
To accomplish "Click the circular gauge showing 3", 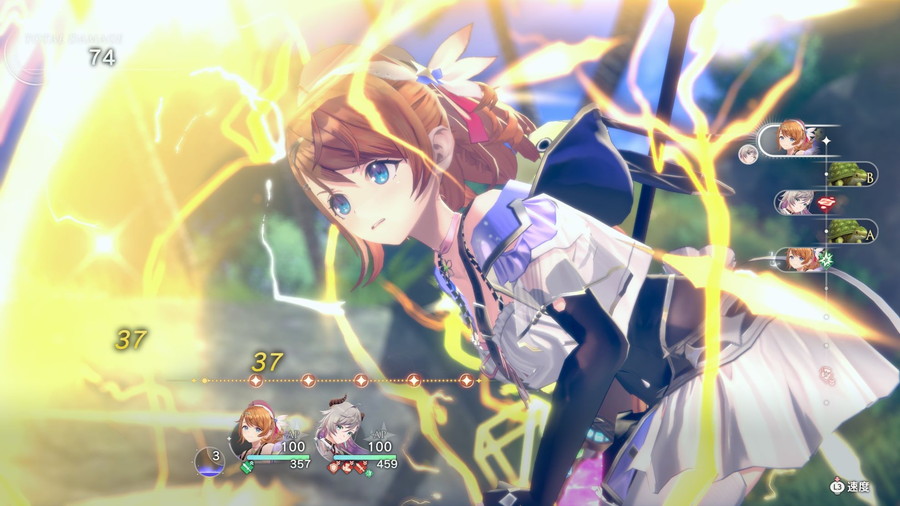I will [x=211, y=460].
